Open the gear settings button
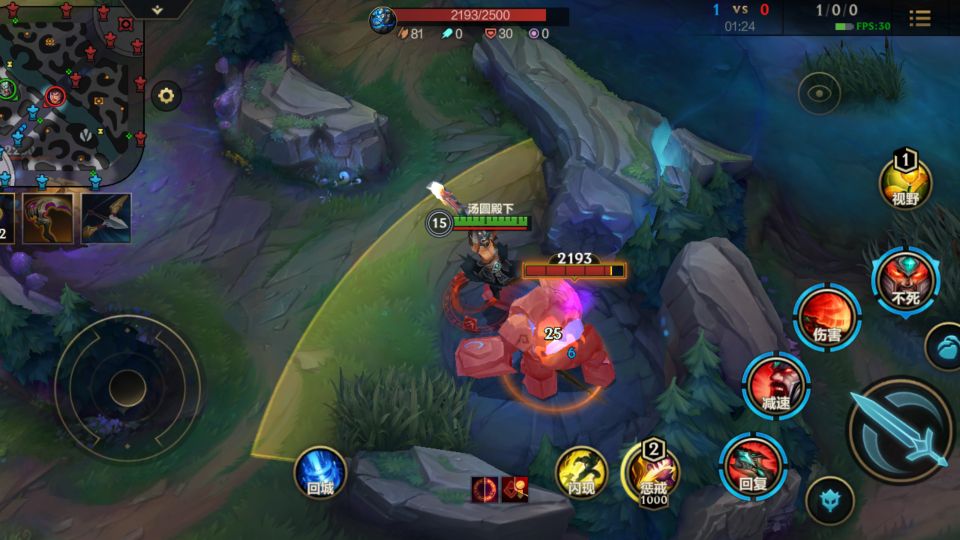Viewport: 960px width, 540px height. (166, 96)
